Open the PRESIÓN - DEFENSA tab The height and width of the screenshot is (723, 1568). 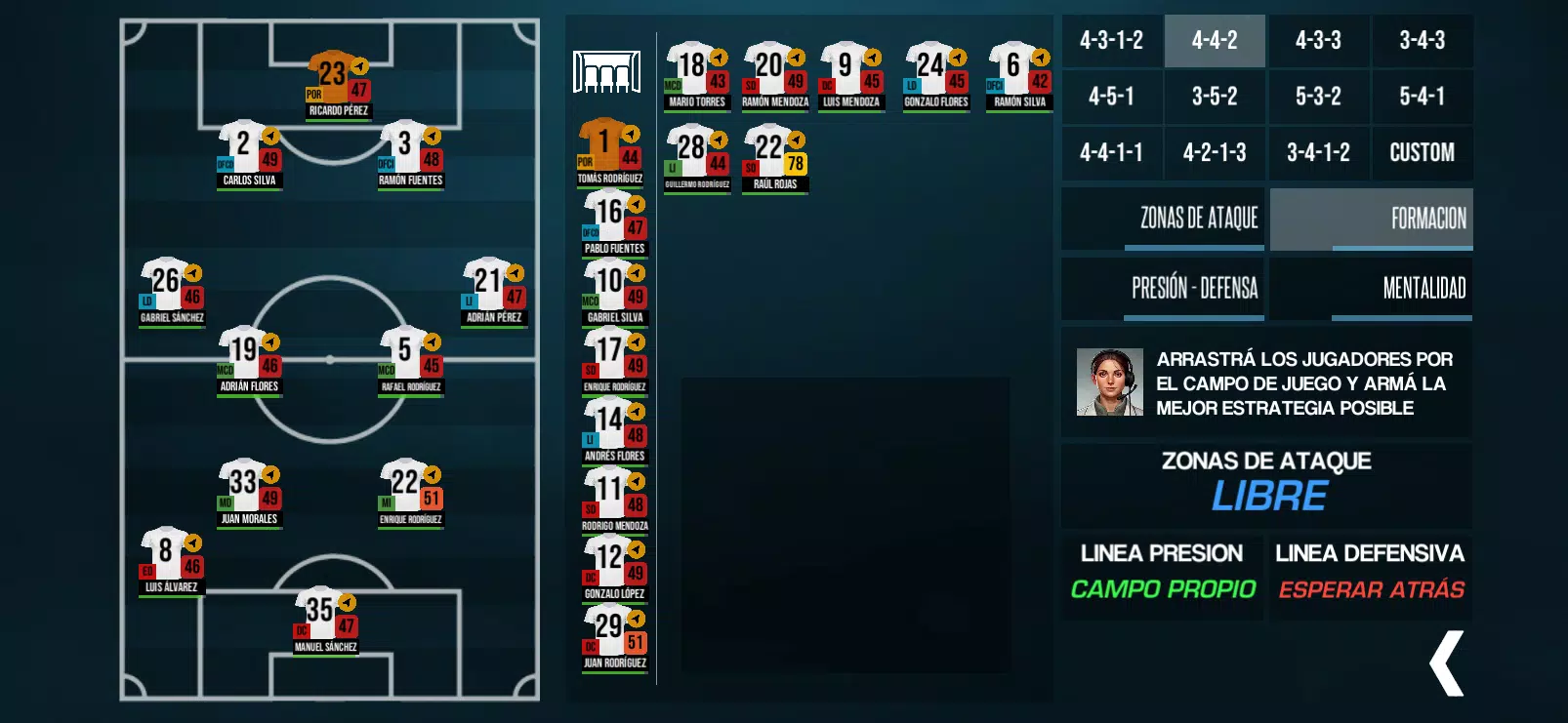(x=1195, y=289)
